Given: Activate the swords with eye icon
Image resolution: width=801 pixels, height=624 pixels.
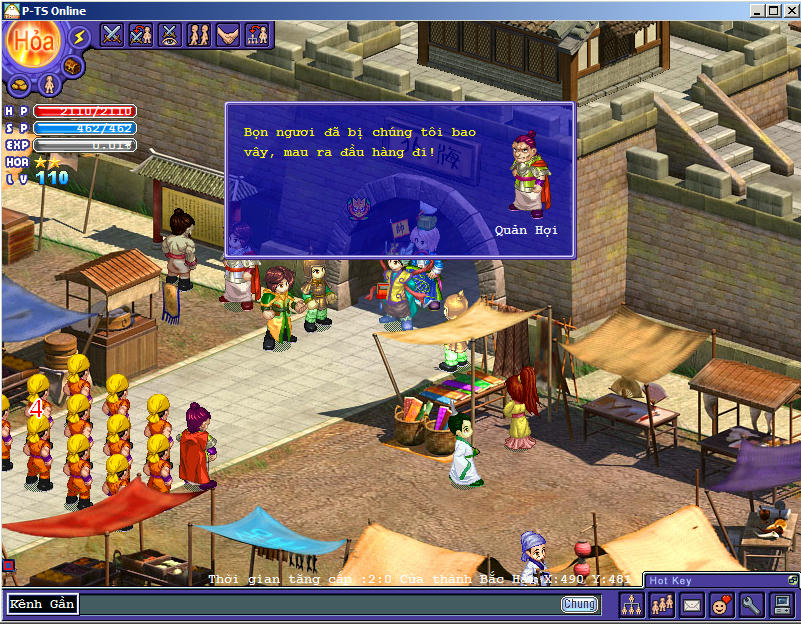Looking at the screenshot, I should (170, 34).
